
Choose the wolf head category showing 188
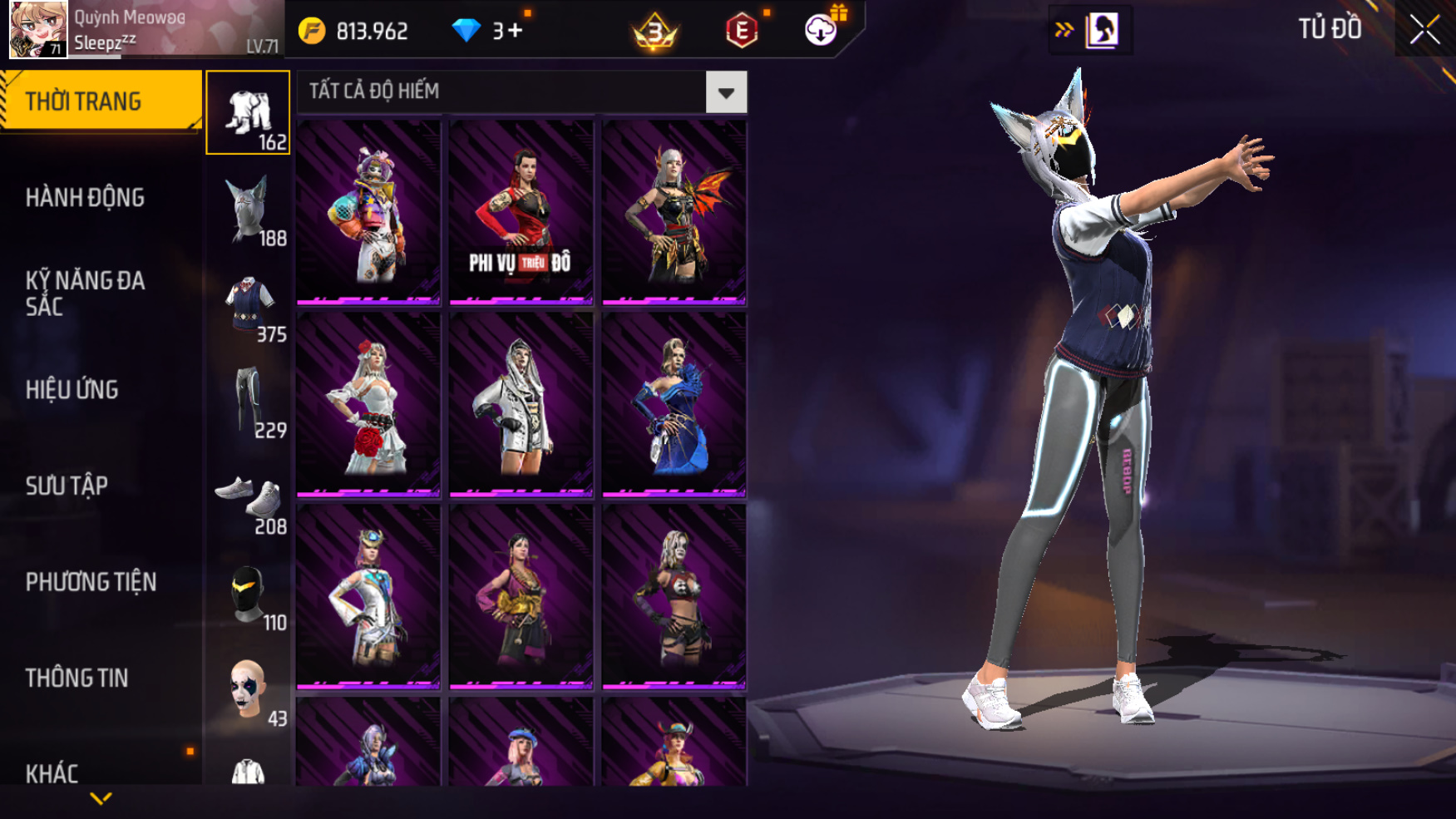click(x=248, y=210)
